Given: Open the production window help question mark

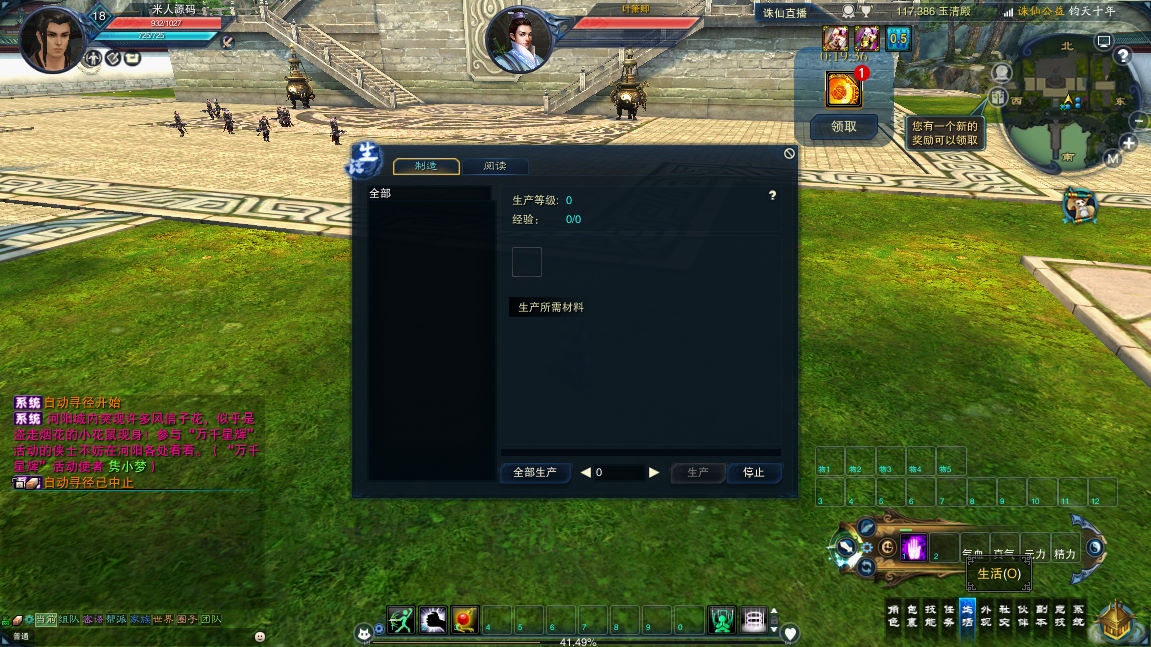Looking at the screenshot, I should (772, 196).
